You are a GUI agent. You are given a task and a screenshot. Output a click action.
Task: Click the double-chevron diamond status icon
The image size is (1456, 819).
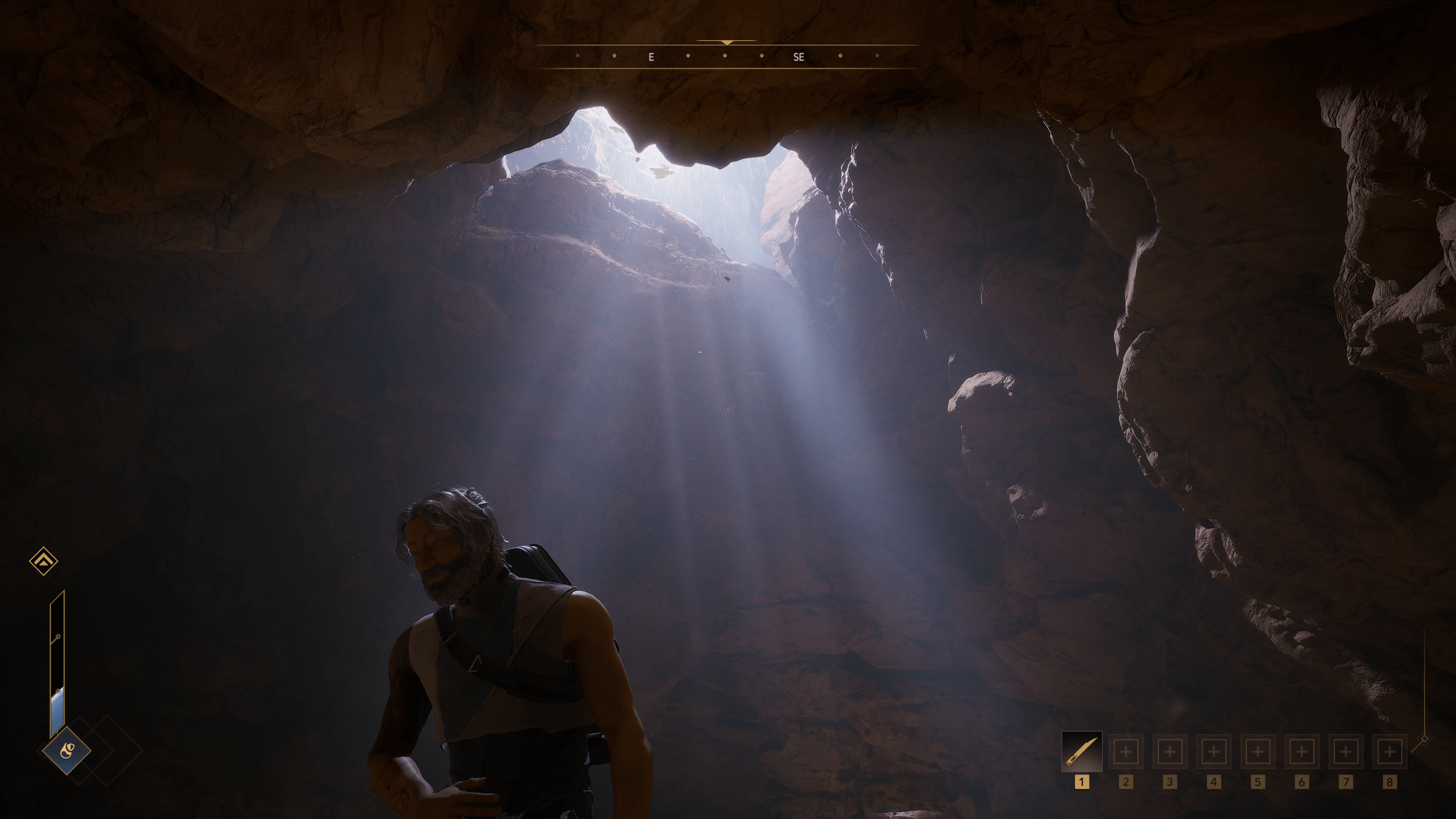[44, 561]
